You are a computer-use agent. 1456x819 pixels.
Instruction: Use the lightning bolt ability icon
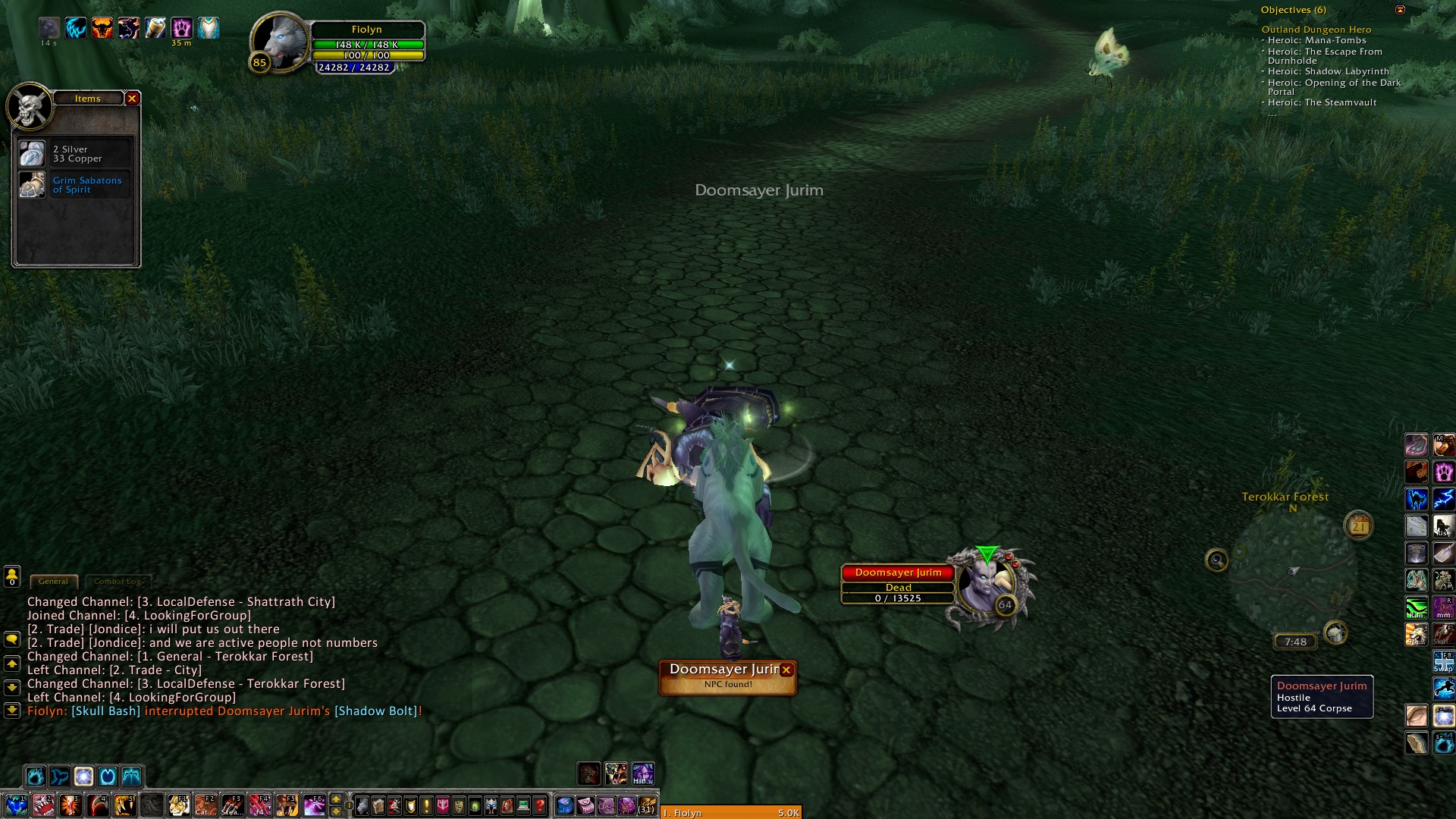pos(1443,499)
